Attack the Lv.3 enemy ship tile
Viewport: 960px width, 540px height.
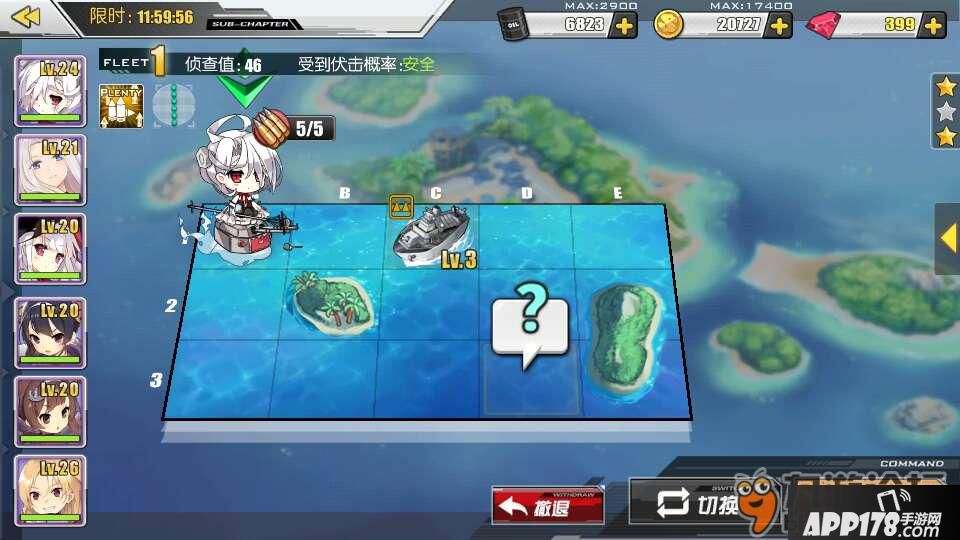point(433,236)
